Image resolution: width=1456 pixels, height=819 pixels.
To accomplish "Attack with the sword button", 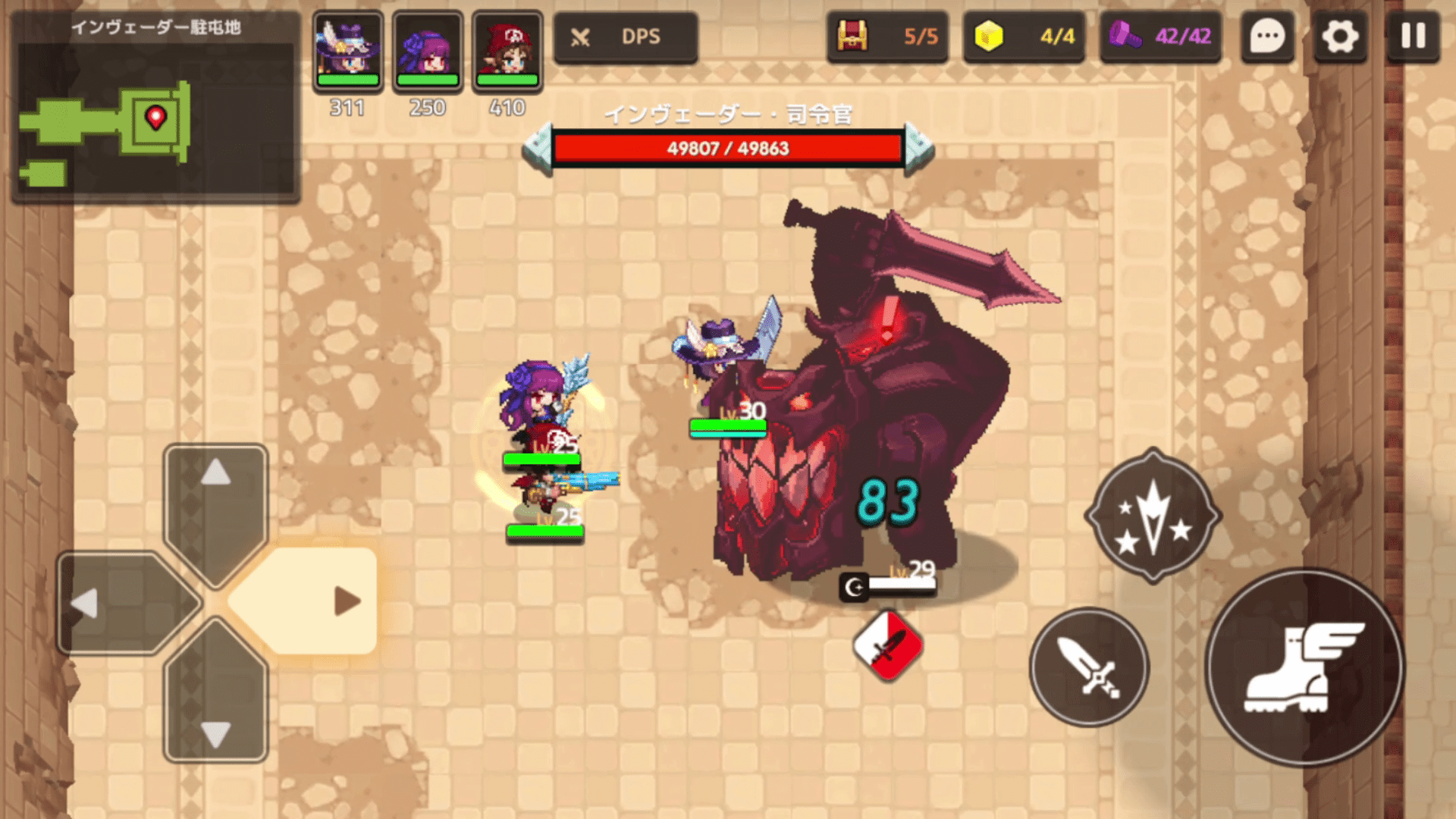I will coord(1089,667).
